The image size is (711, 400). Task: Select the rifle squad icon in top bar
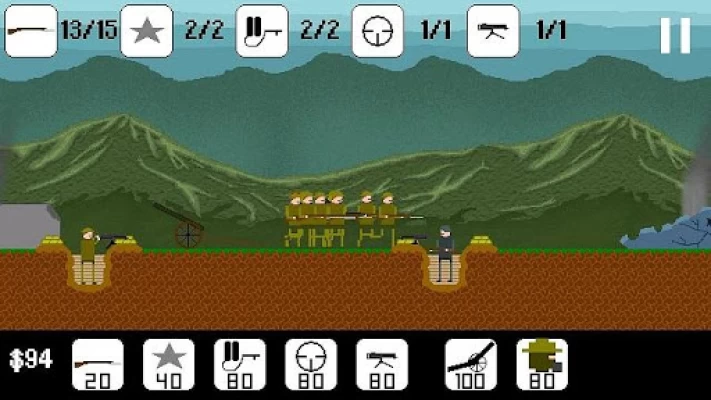click(x=30, y=31)
